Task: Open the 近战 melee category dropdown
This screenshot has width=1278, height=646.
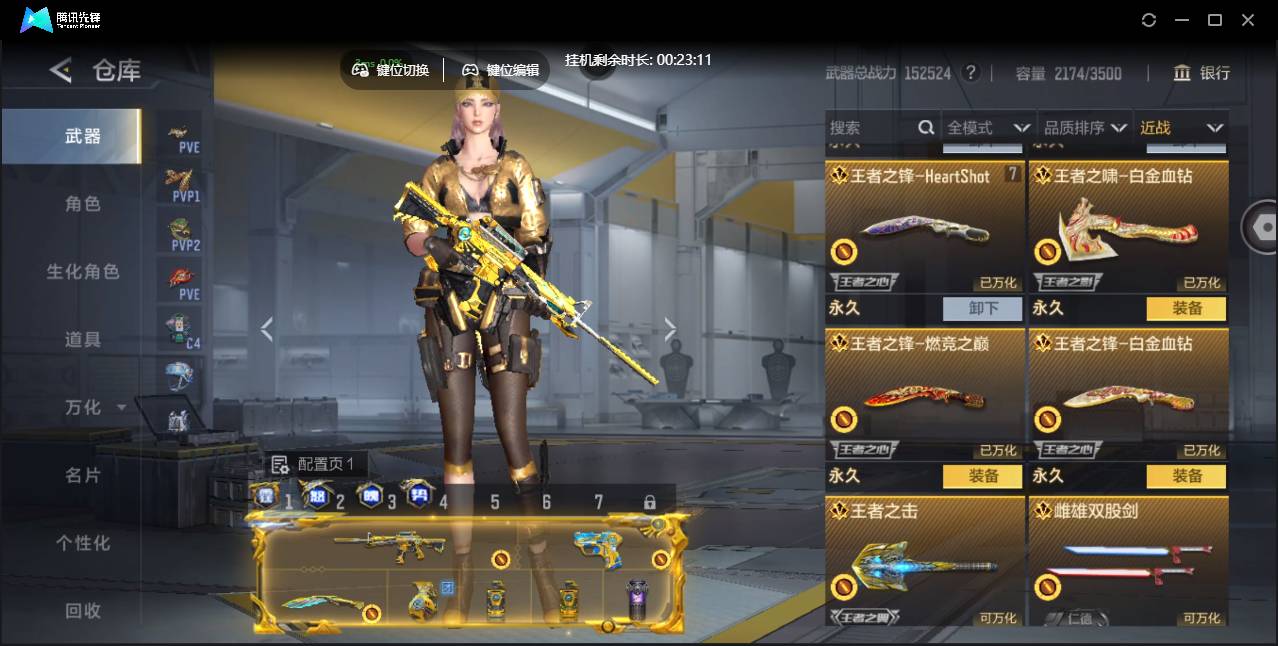Action: [1181, 128]
